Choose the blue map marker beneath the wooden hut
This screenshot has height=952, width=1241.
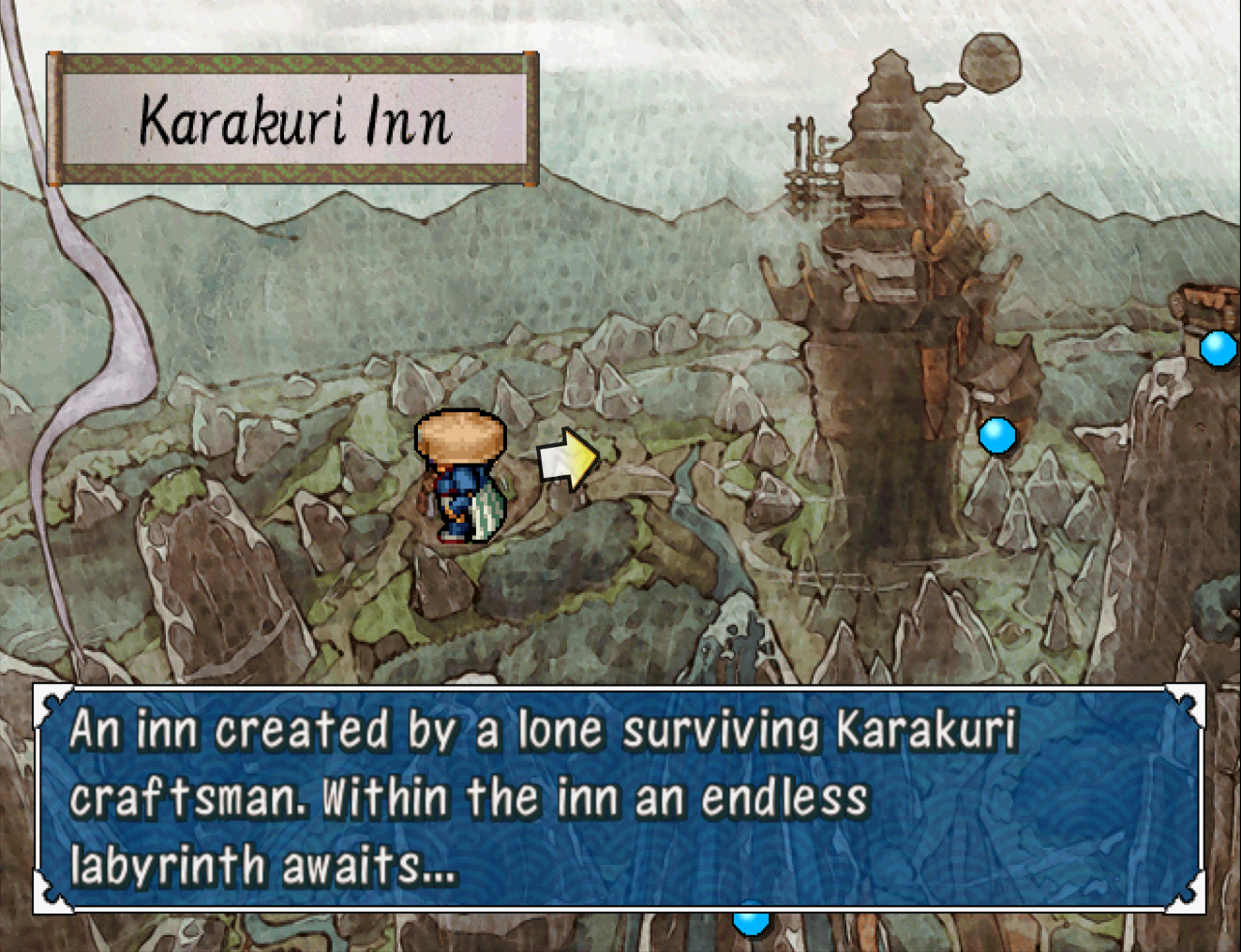(1219, 349)
